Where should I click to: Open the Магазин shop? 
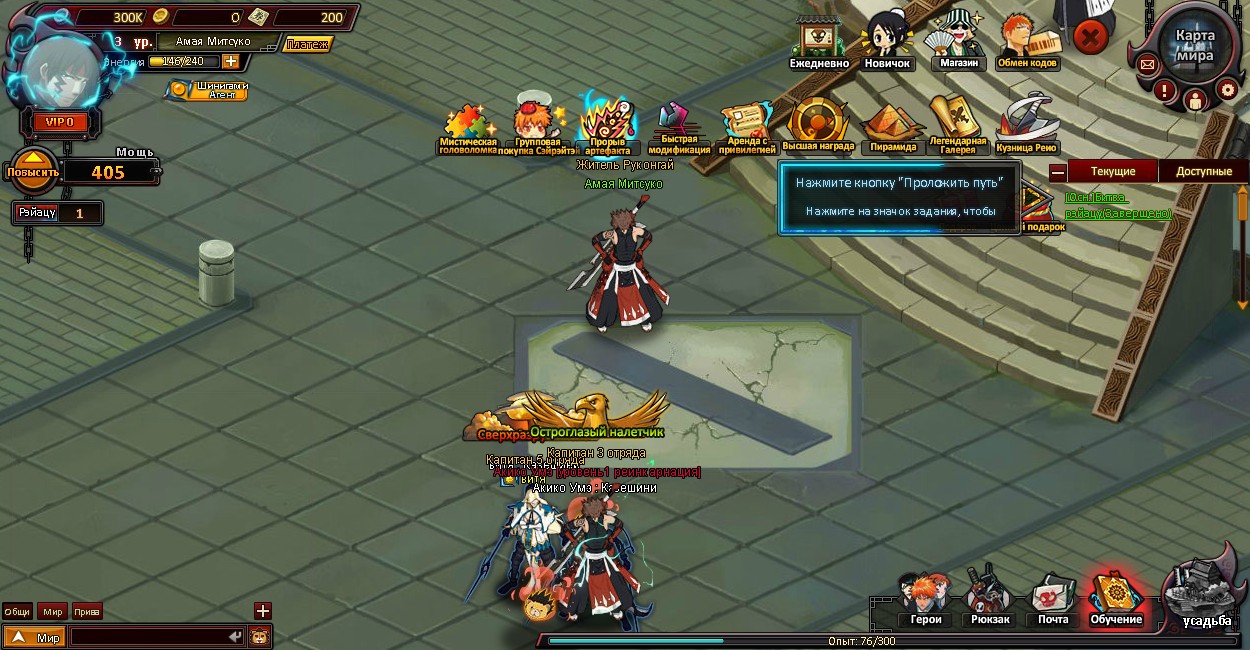pos(959,40)
